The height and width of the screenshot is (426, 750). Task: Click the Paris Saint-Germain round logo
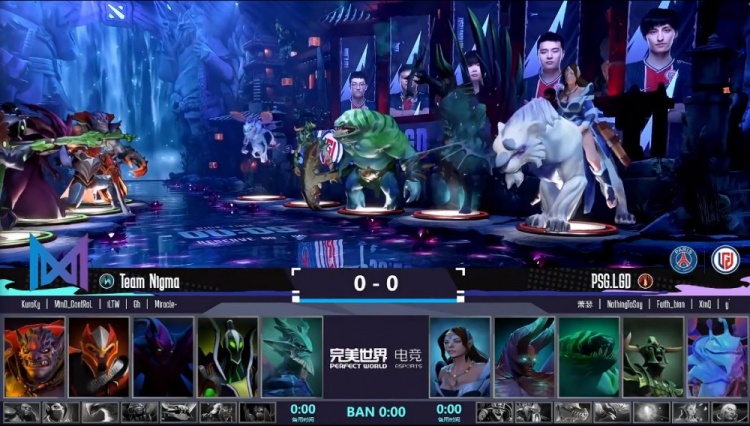[x=684, y=259]
